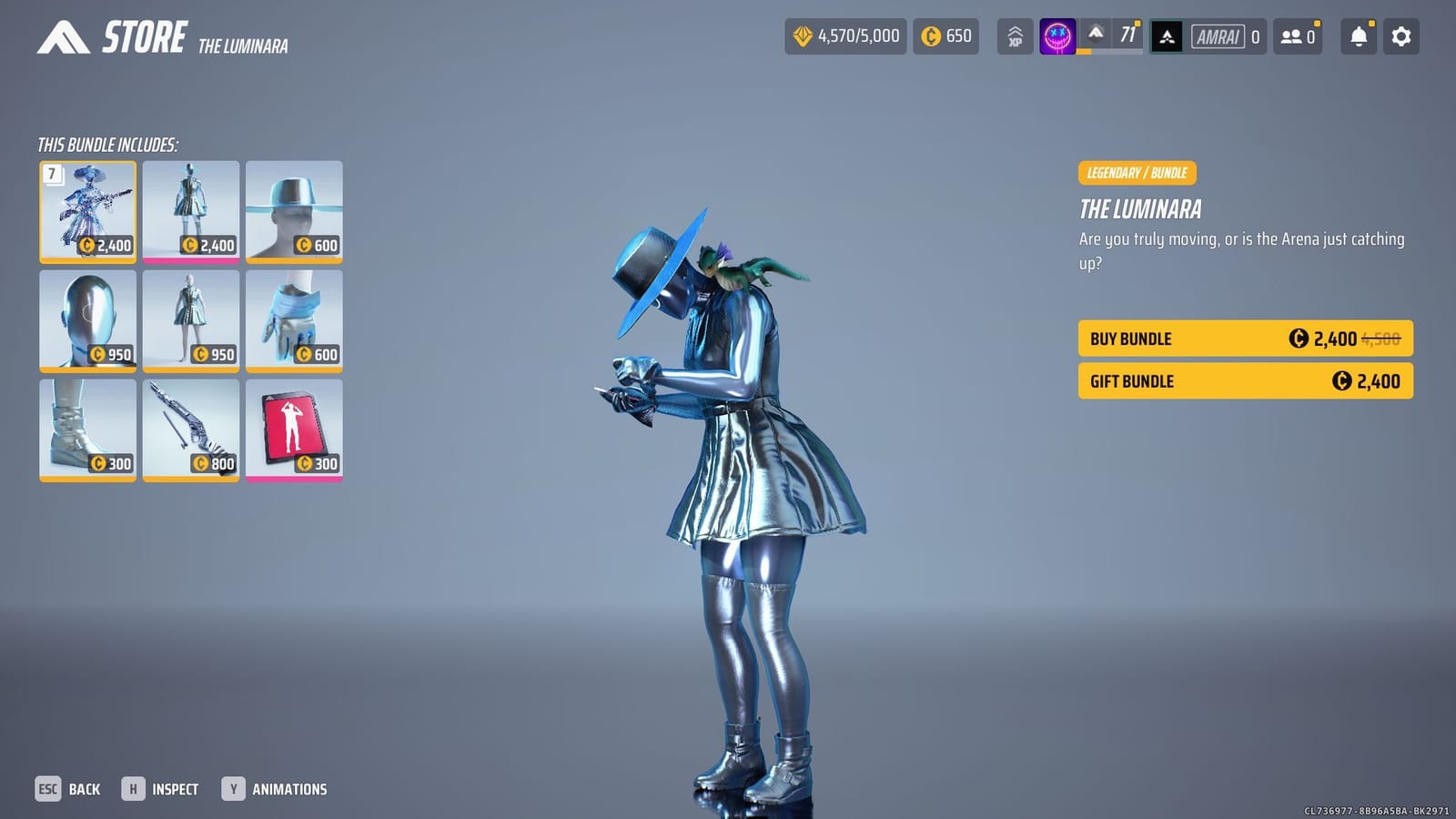The height and width of the screenshot is (819, 1456).
Task: Open ANIMATIONS at the bottom
Action: tap(278, 788)
